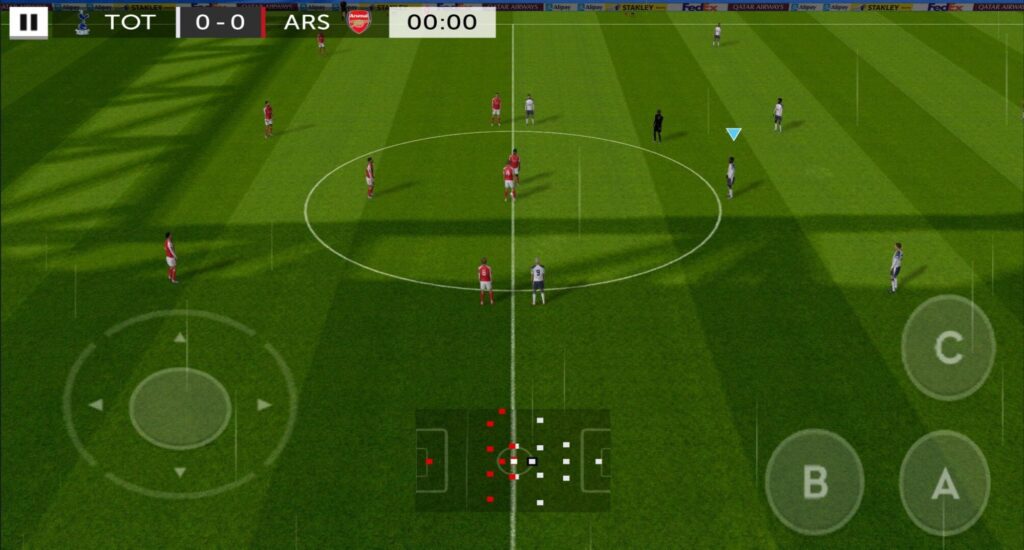Pause the match
The image size is (1024, 550).
click(28, 22)
